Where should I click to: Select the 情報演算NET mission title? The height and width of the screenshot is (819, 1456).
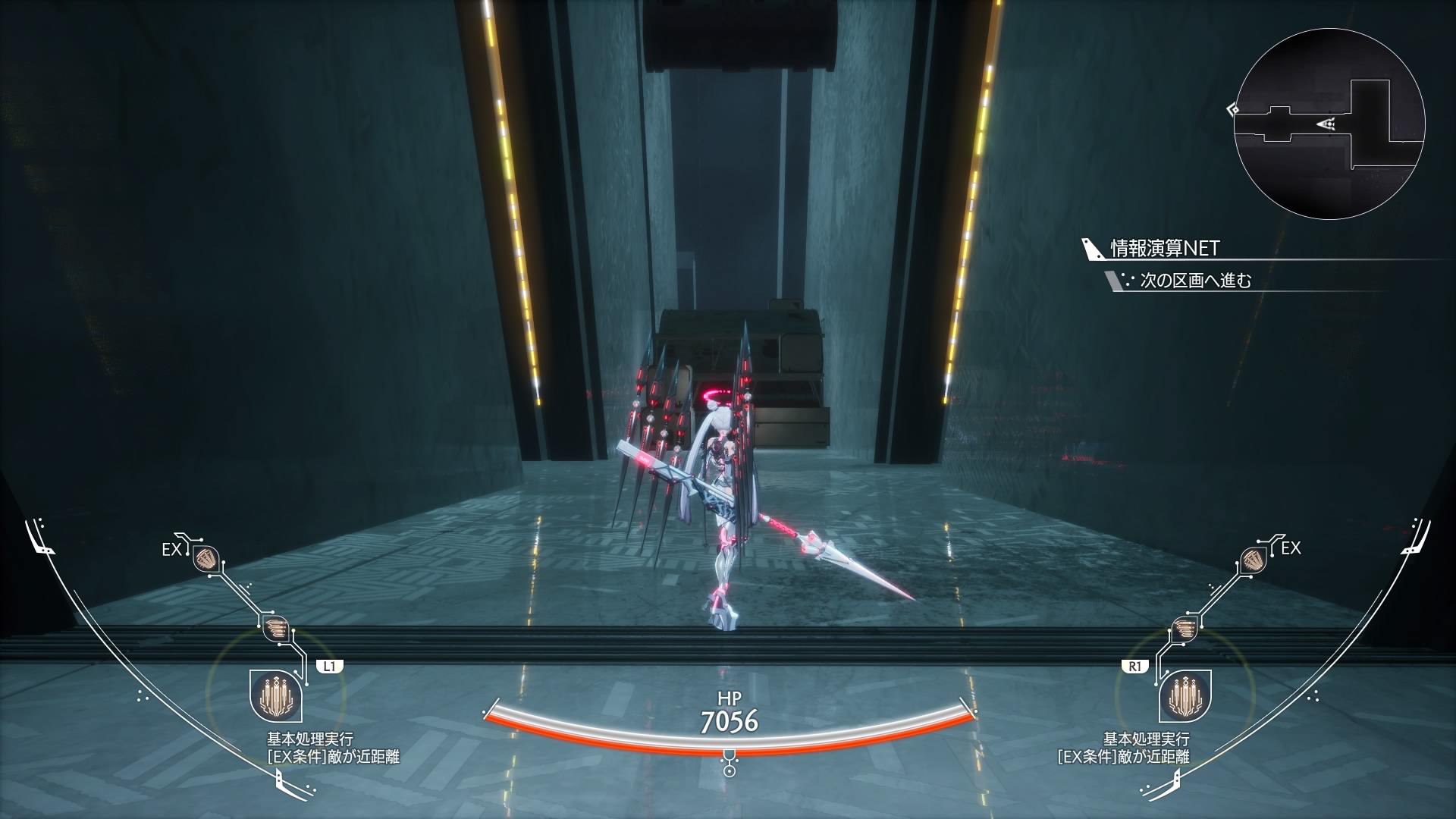pyautogui.click(x=1164, y=248)
